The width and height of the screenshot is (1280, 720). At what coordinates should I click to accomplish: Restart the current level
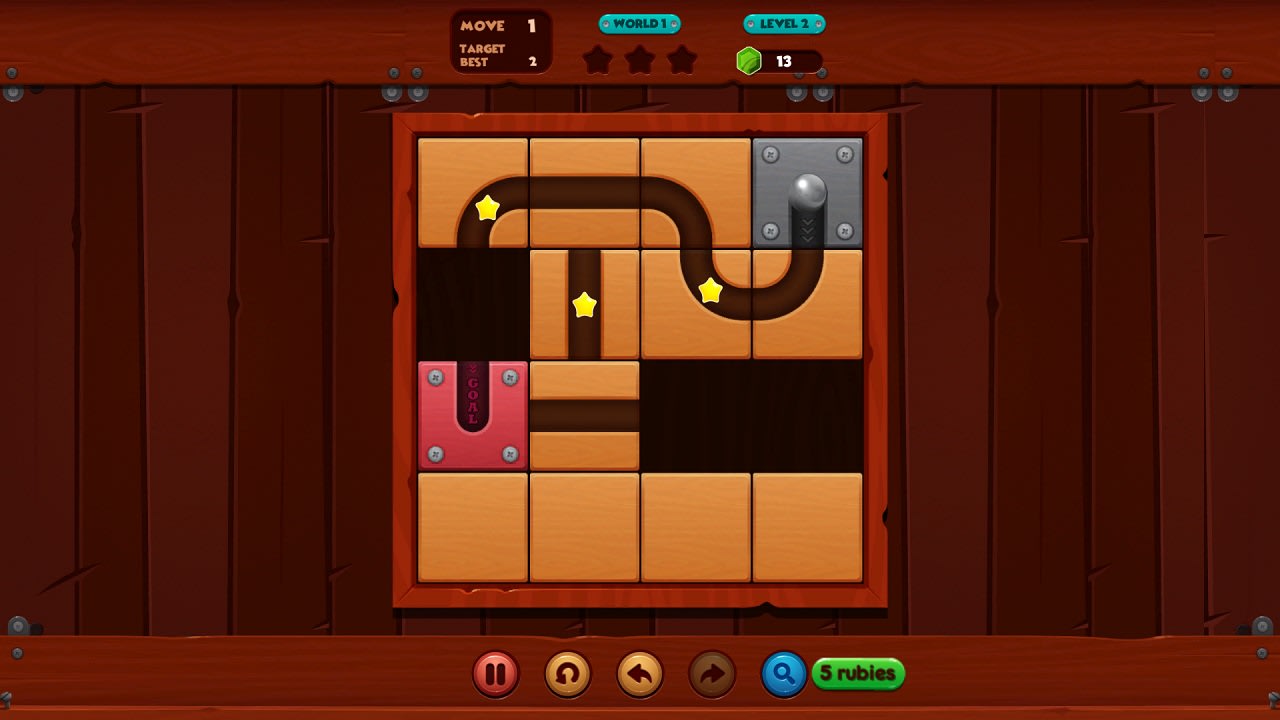(567, 674)
